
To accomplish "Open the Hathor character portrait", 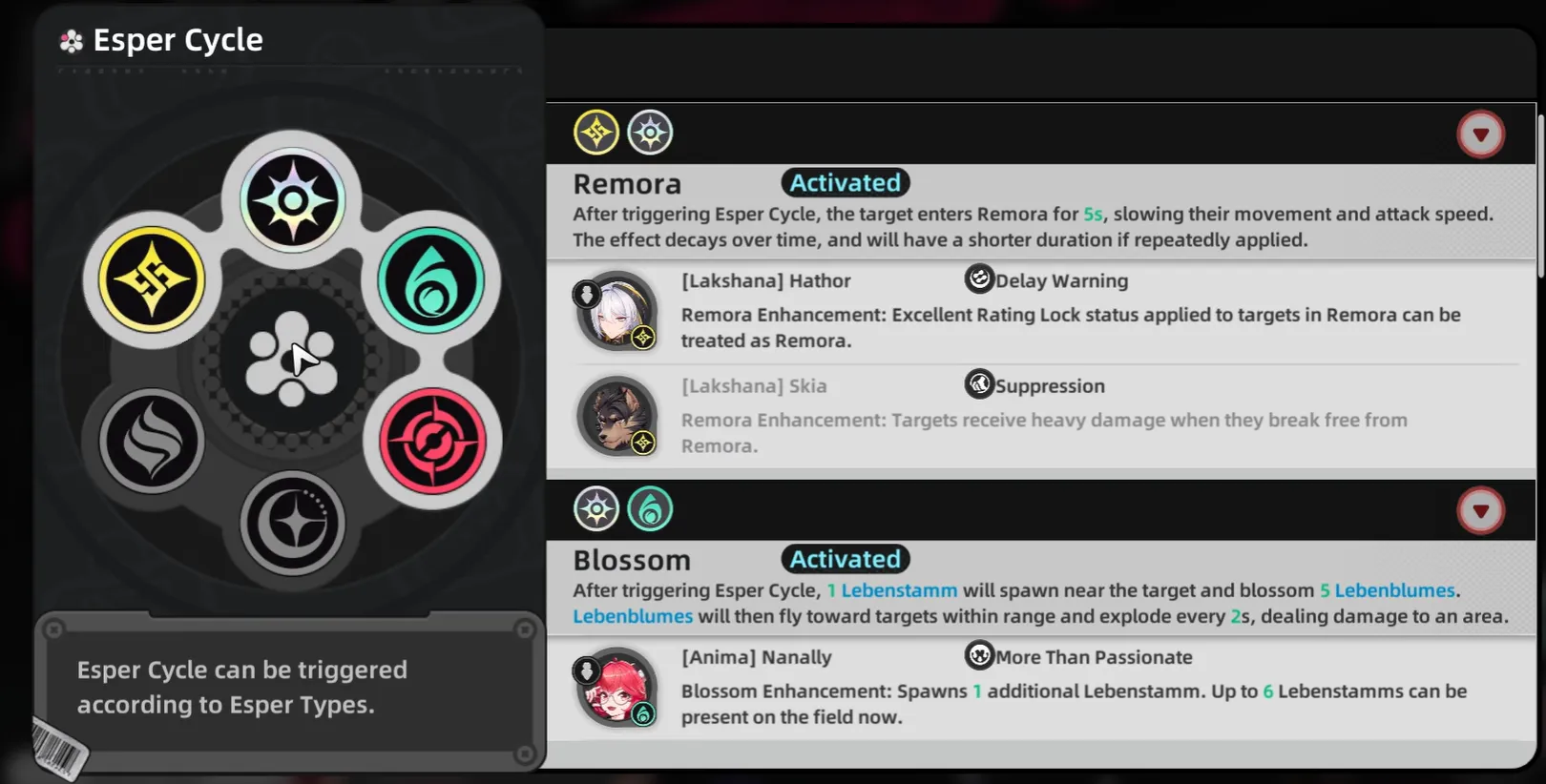I will point(617,312).
